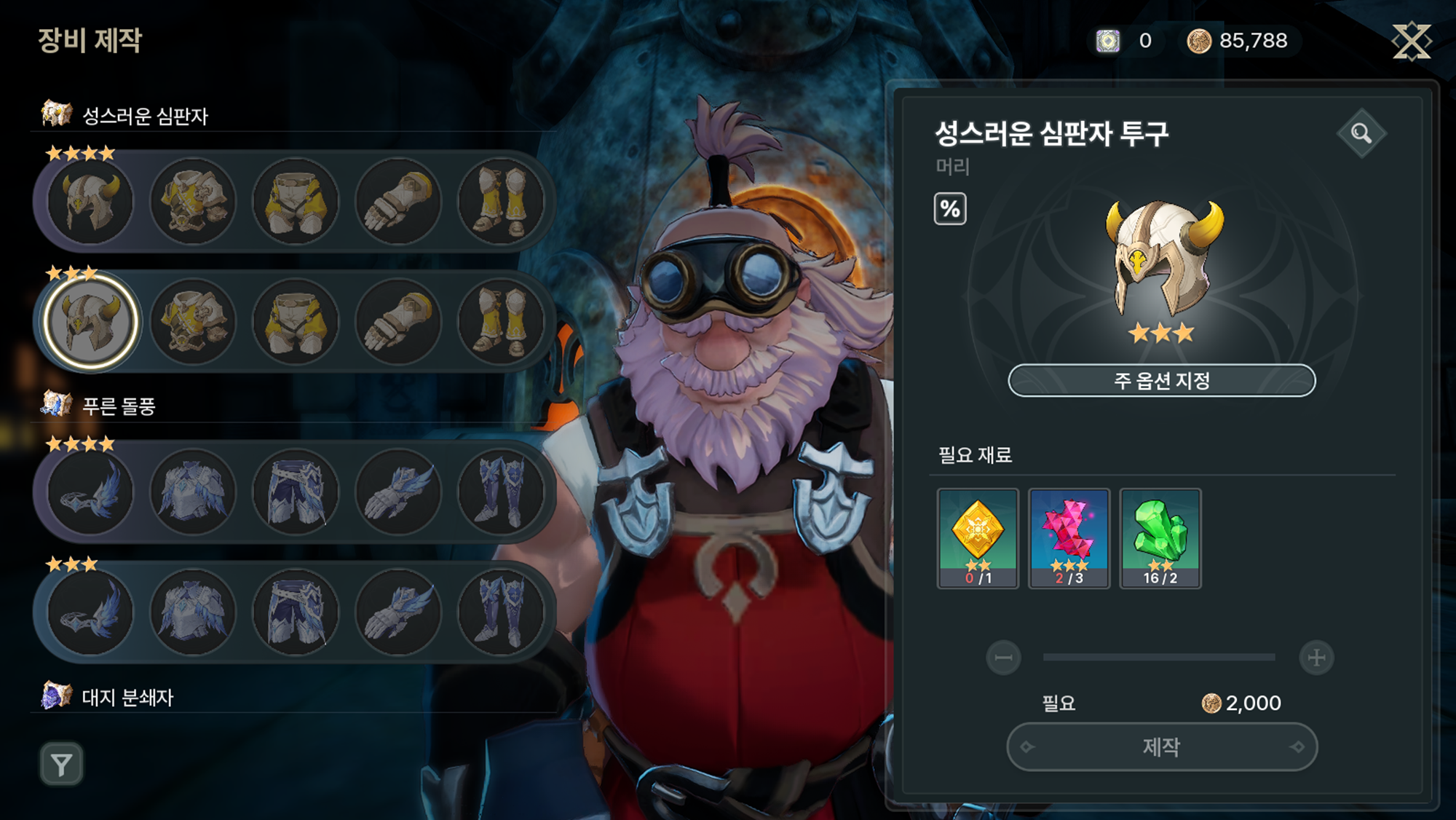Select the pink crystal material slot
The width and height of the screenshot is (1456, 820).
point(1069,537)
